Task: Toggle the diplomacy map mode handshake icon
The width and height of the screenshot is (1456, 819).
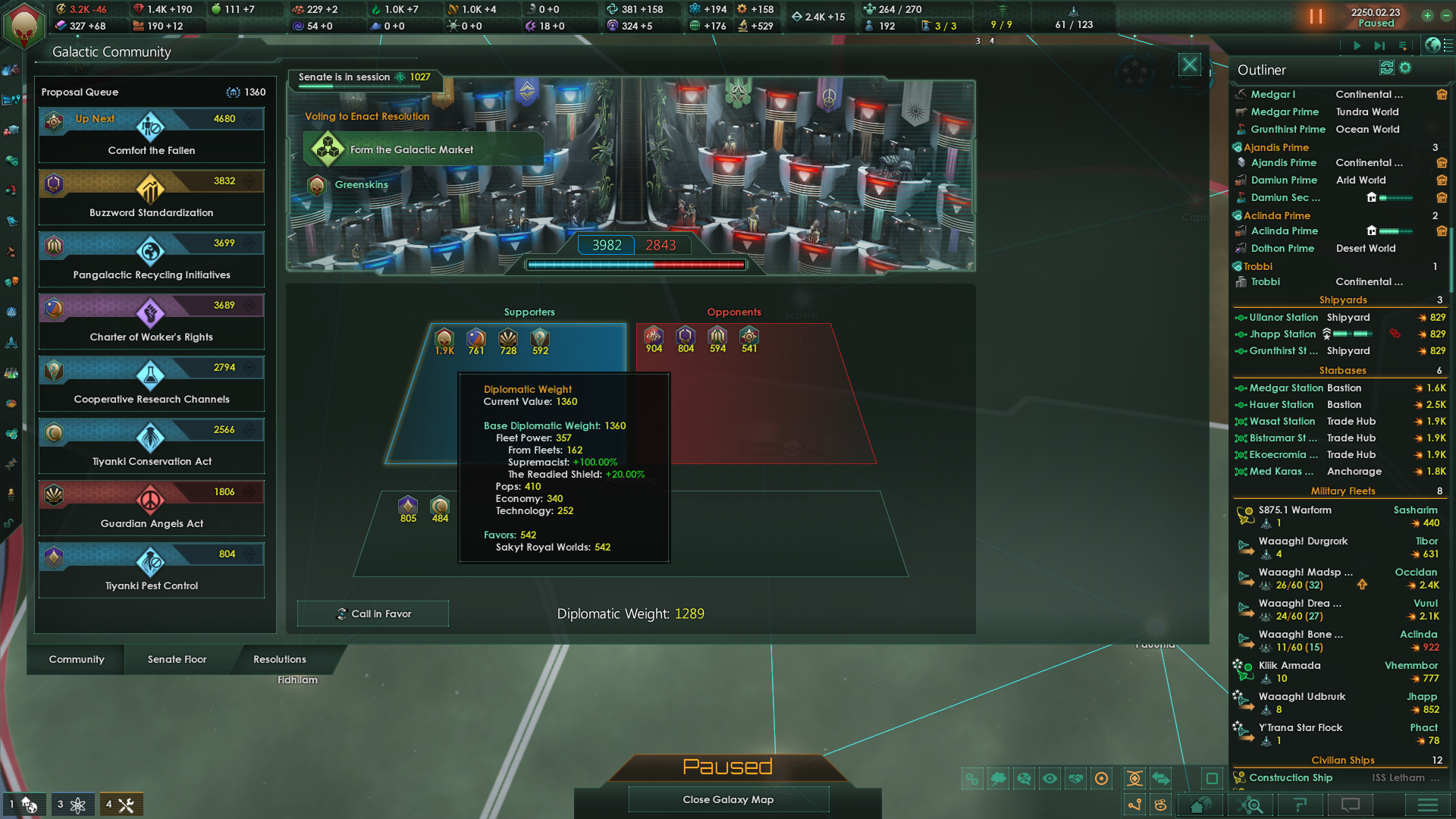Action: click(x=1075, y=778)
